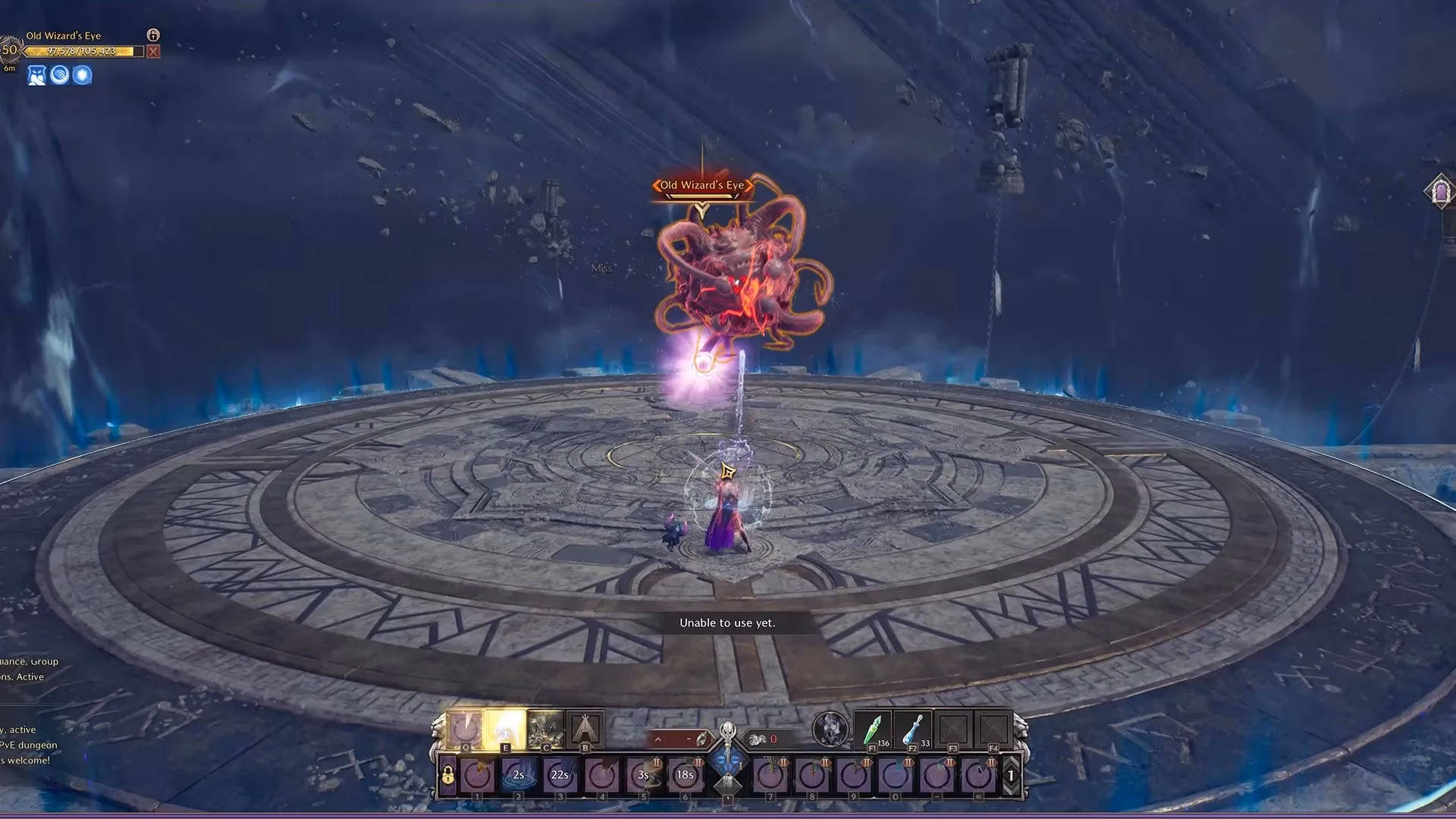Click the first blue buff icon under boss bar
The height and width of the screenshot is (819, 1456).
pyautogui.click(x=37, y=76)
